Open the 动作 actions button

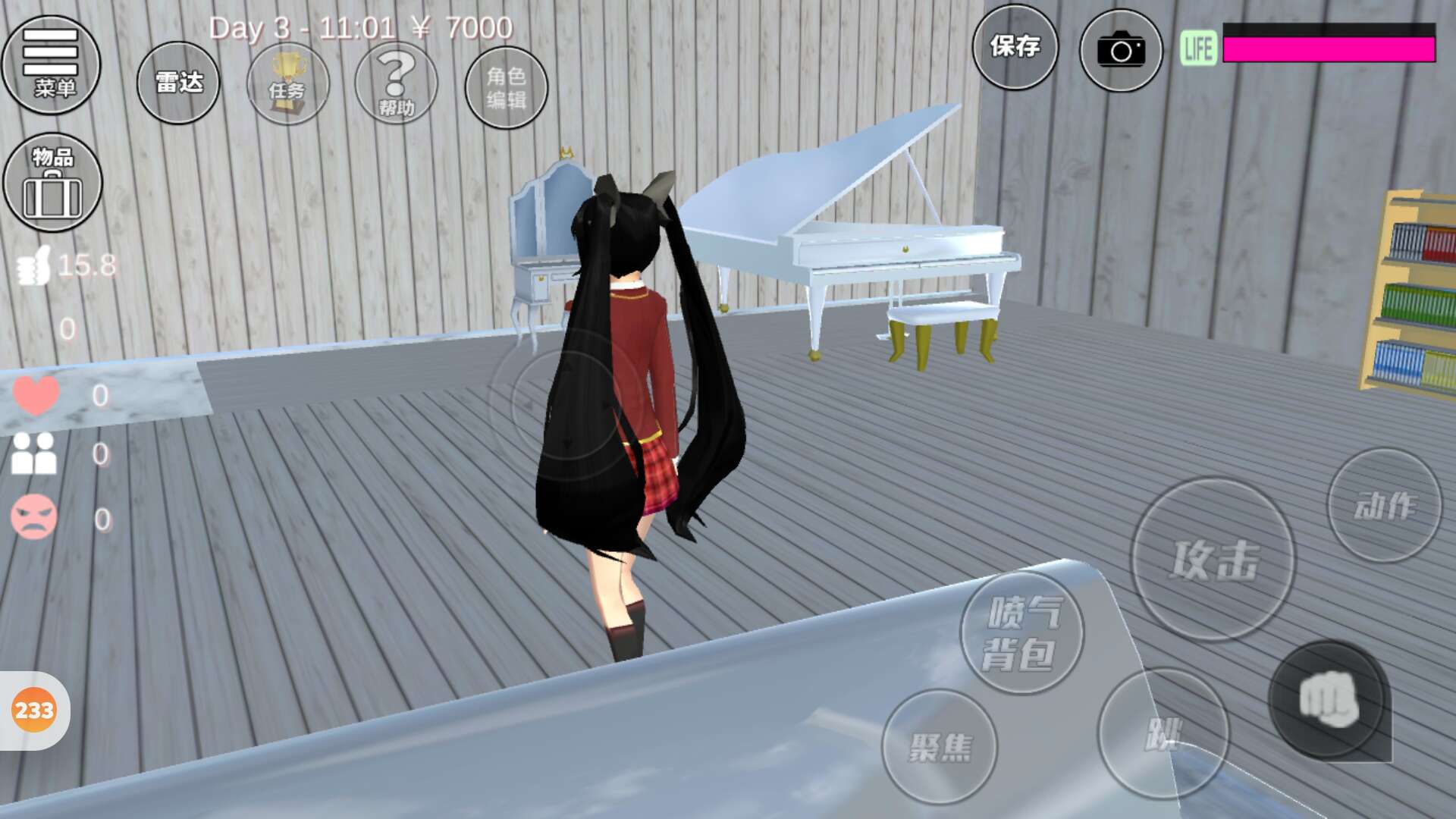[x=1384, y=506]
